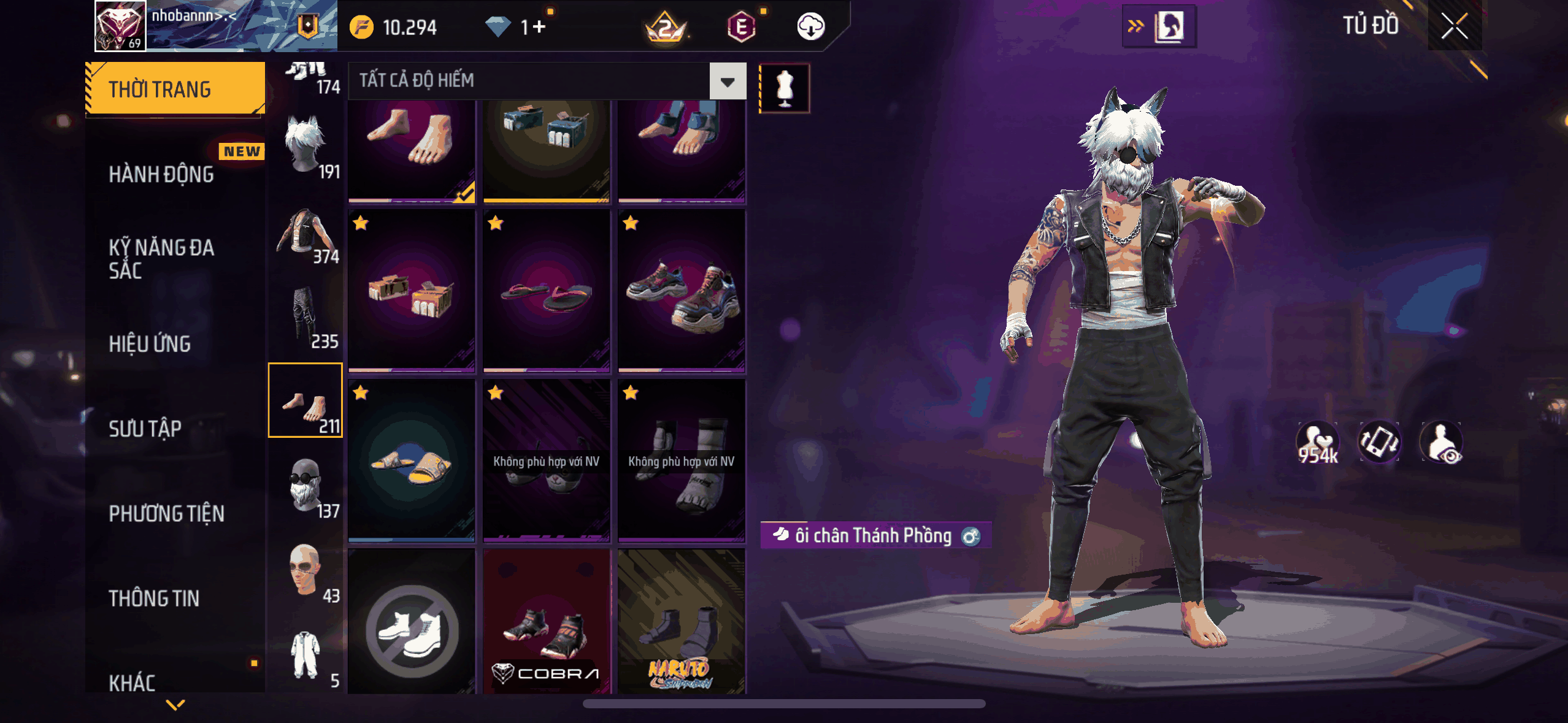Close the wardrobe screen
This screenshot has height=723, width=1568.
pyautogui.click(x=1454, y=26)
